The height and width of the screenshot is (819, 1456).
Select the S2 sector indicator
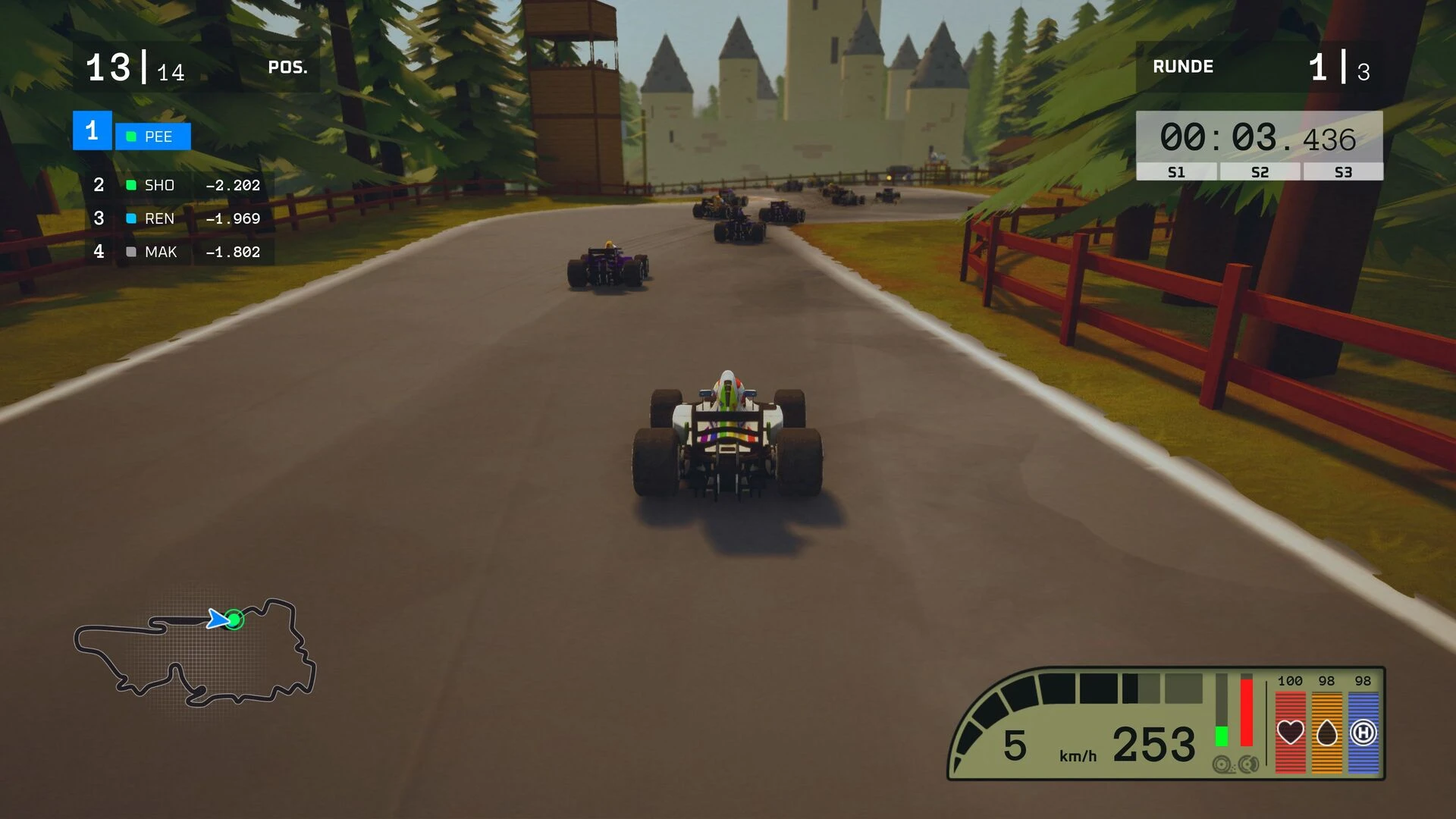[x=1260, y=172]
